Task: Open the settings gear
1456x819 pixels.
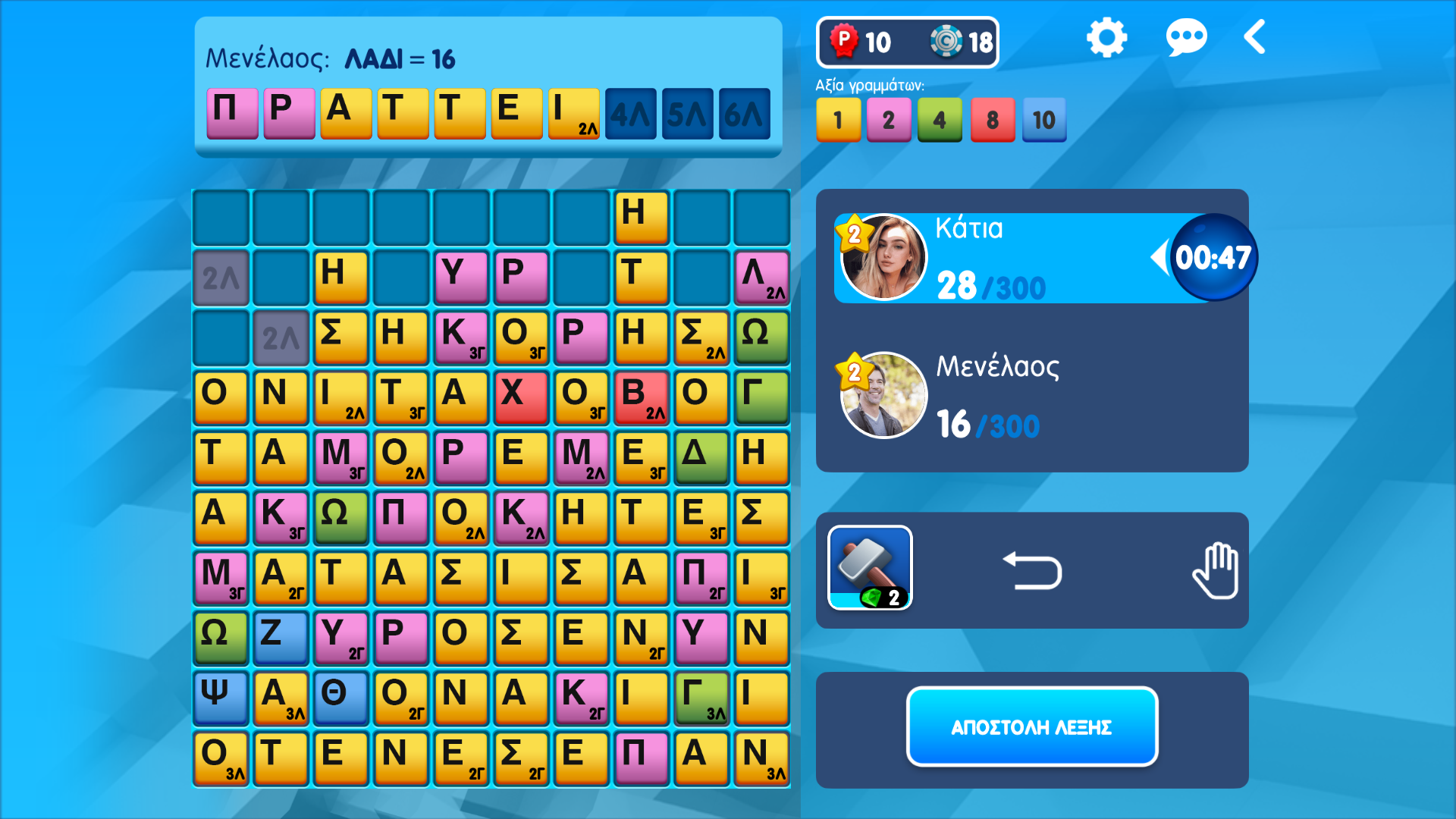Action: 1106,36
